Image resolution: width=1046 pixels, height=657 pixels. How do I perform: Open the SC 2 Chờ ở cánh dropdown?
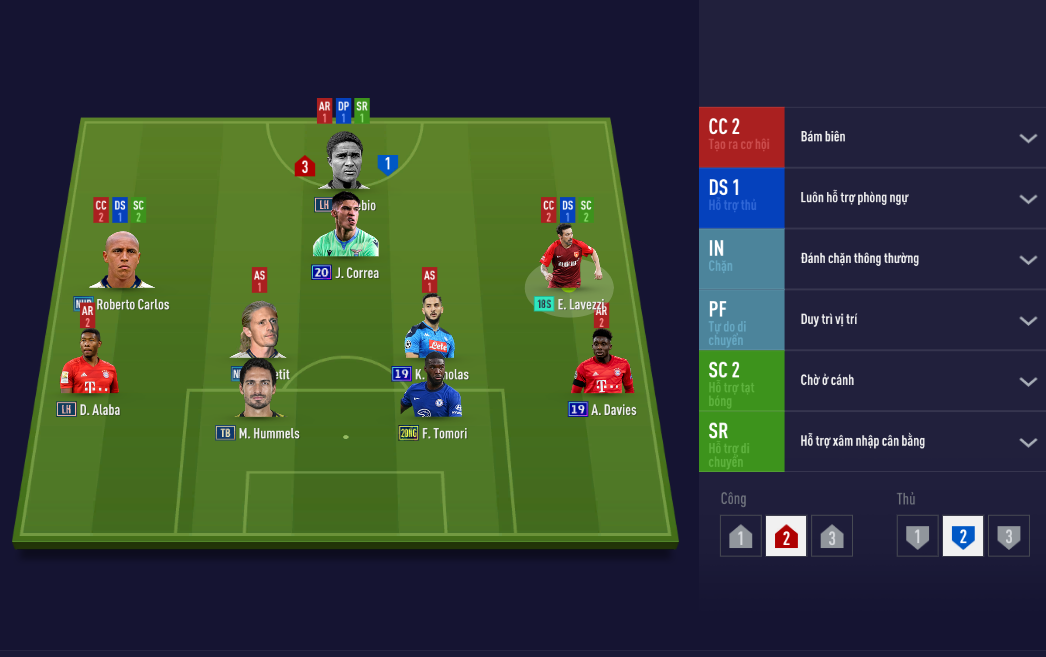coord(1027,382)
